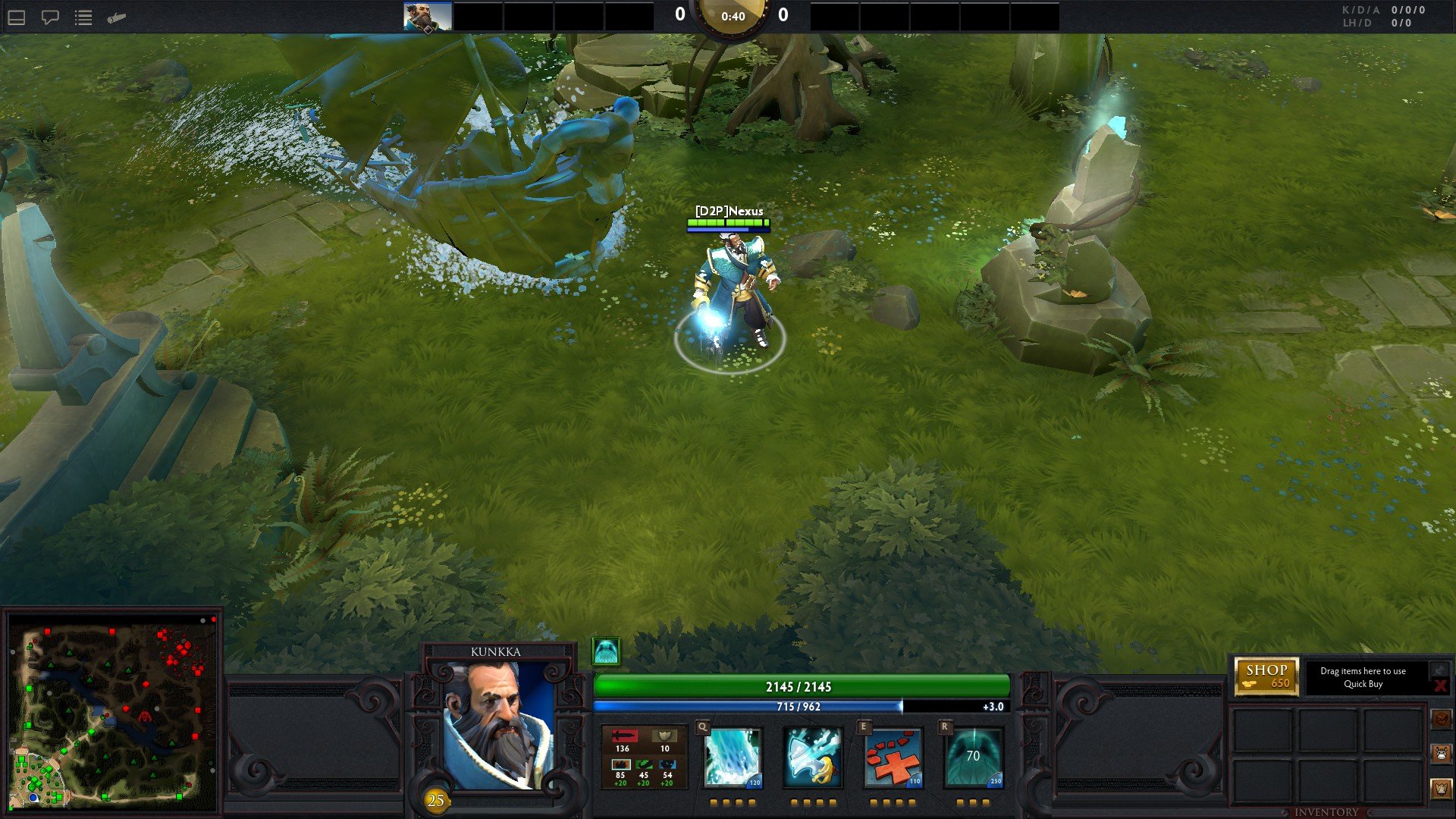The image size is (1456, 819).
Task: Open the chat window speech bubble icon
Action: tap(49, 17)
